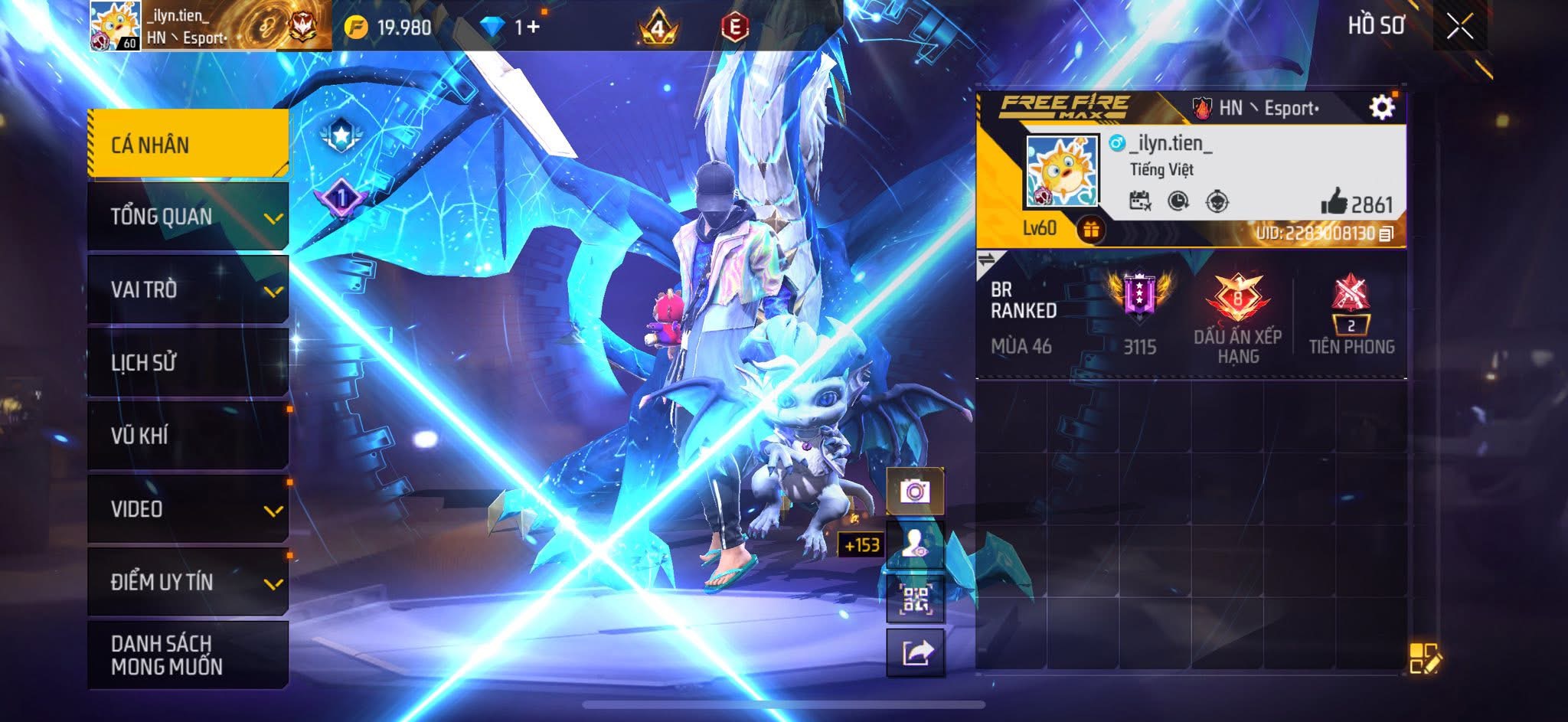The height and width of the screenshot is (722, 1568).
Task: Close the Hồ Sơ profile screen
Action: coord(1459,28)
